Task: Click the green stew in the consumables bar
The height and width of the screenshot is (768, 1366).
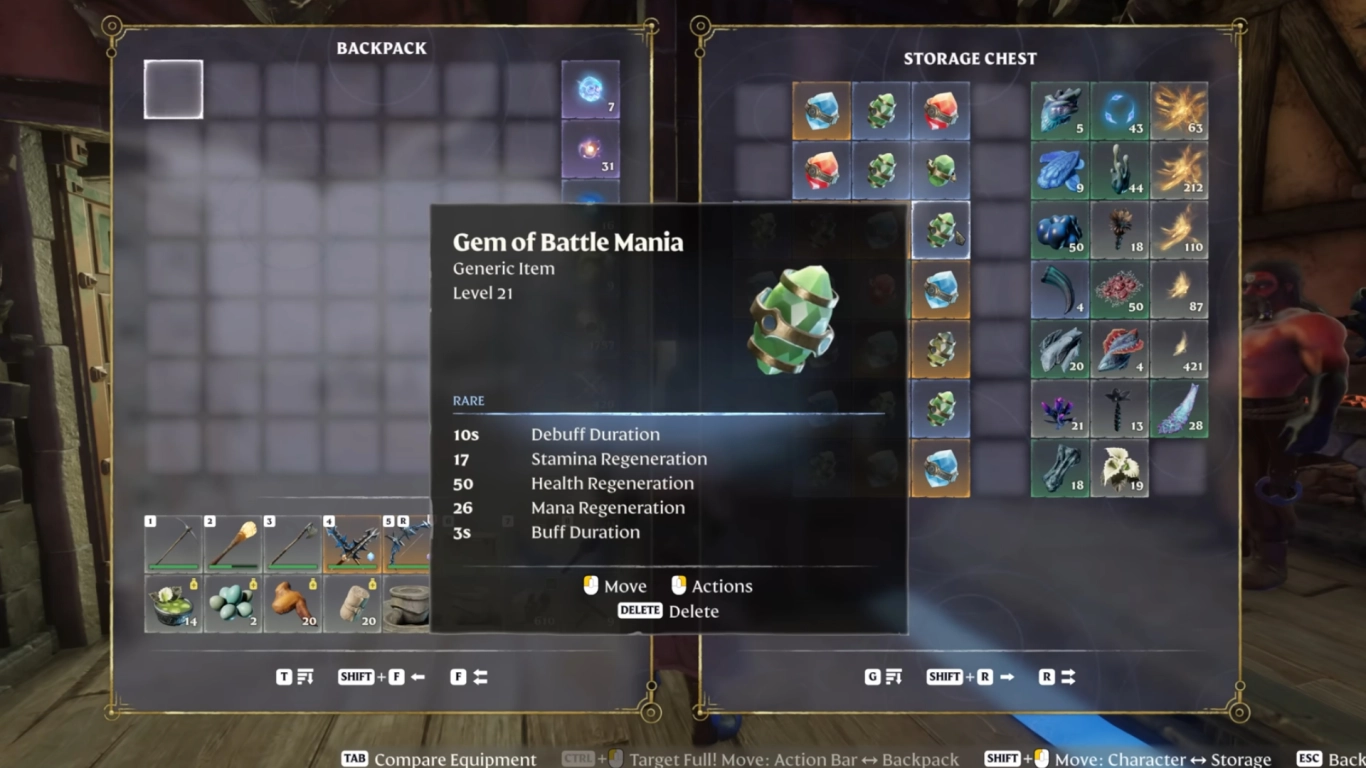Action: click(x=174, y=604)
